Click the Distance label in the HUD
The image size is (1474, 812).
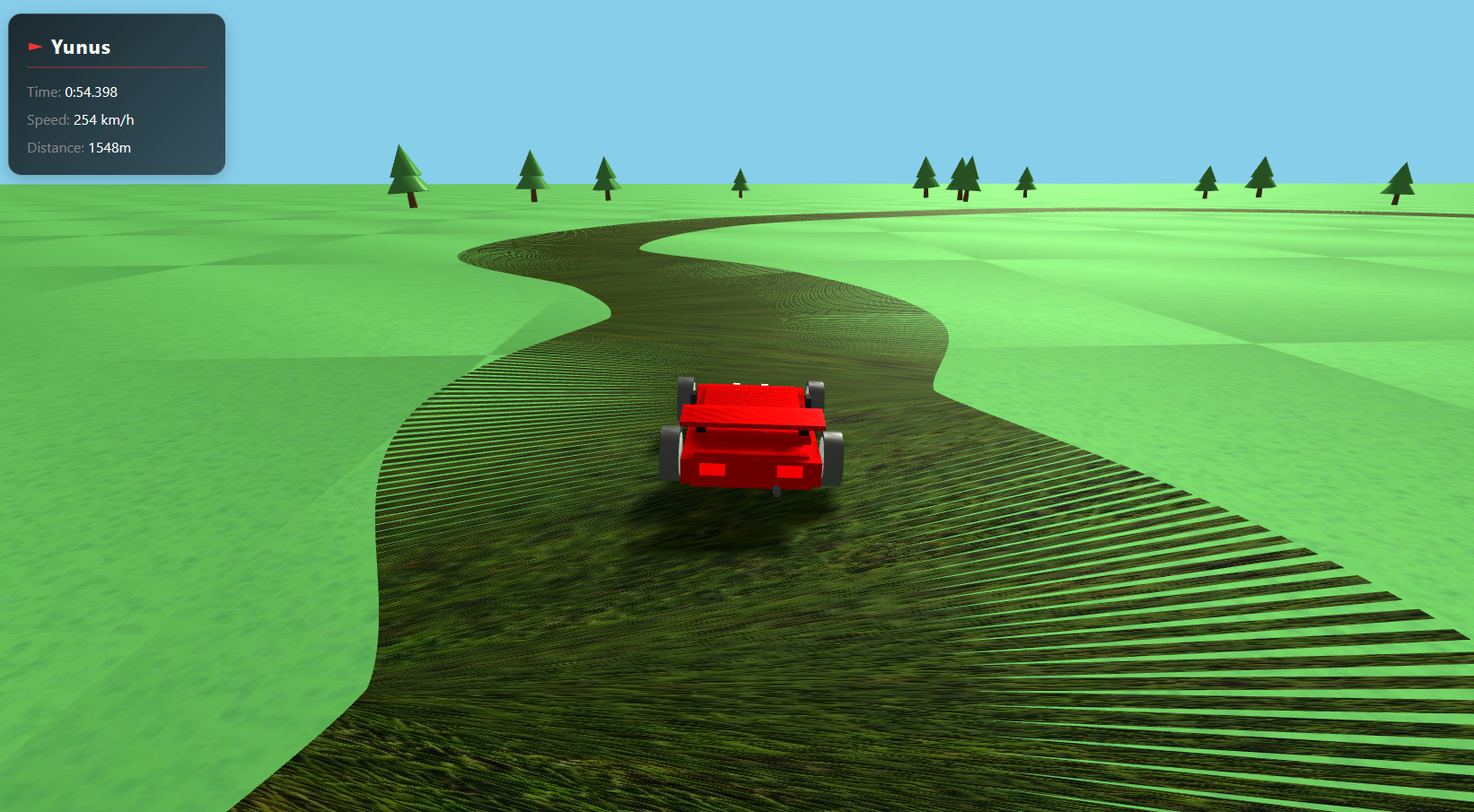pos(55,147)
